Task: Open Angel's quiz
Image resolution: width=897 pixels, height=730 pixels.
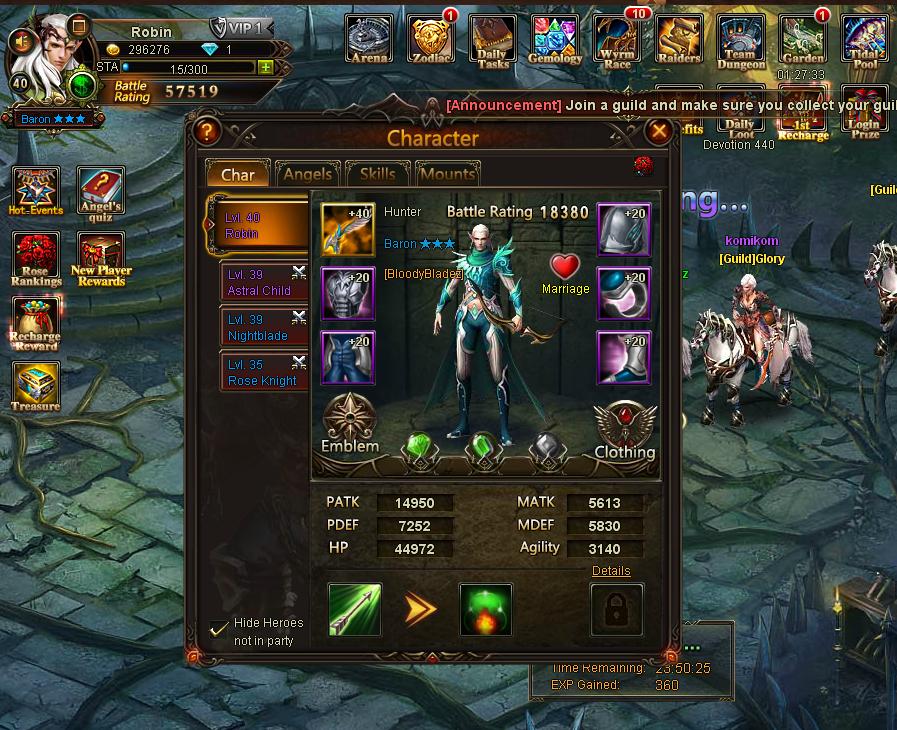Action: [100, 191]
